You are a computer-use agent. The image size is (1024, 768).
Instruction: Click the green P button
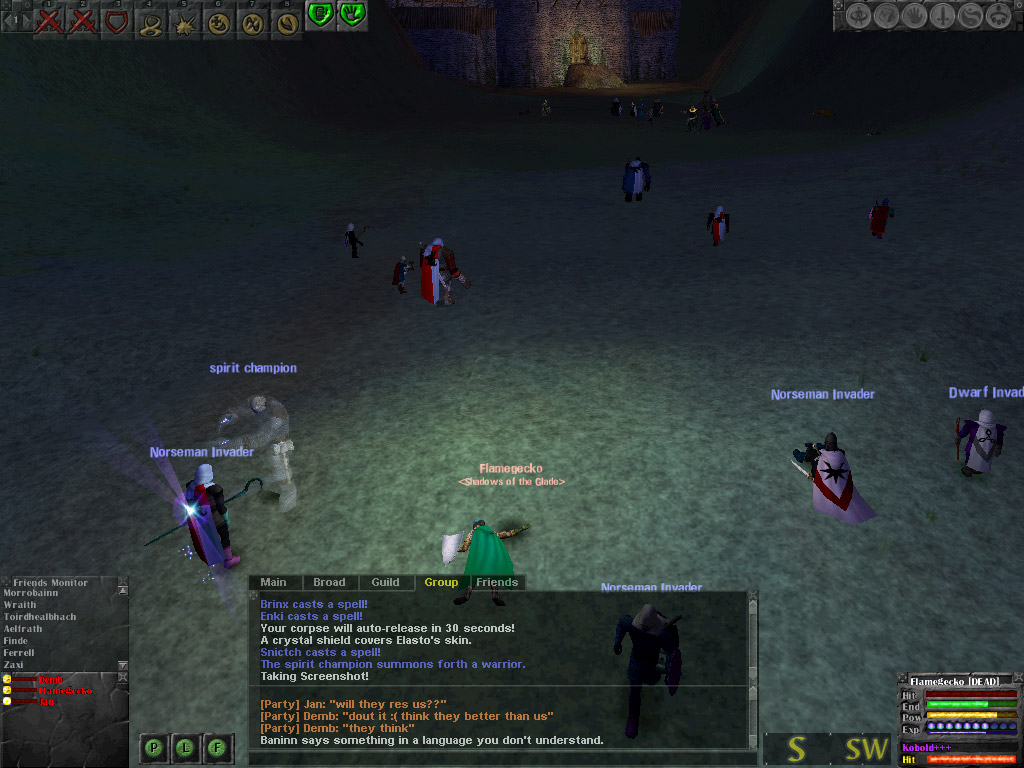click(x=155, y=747)
